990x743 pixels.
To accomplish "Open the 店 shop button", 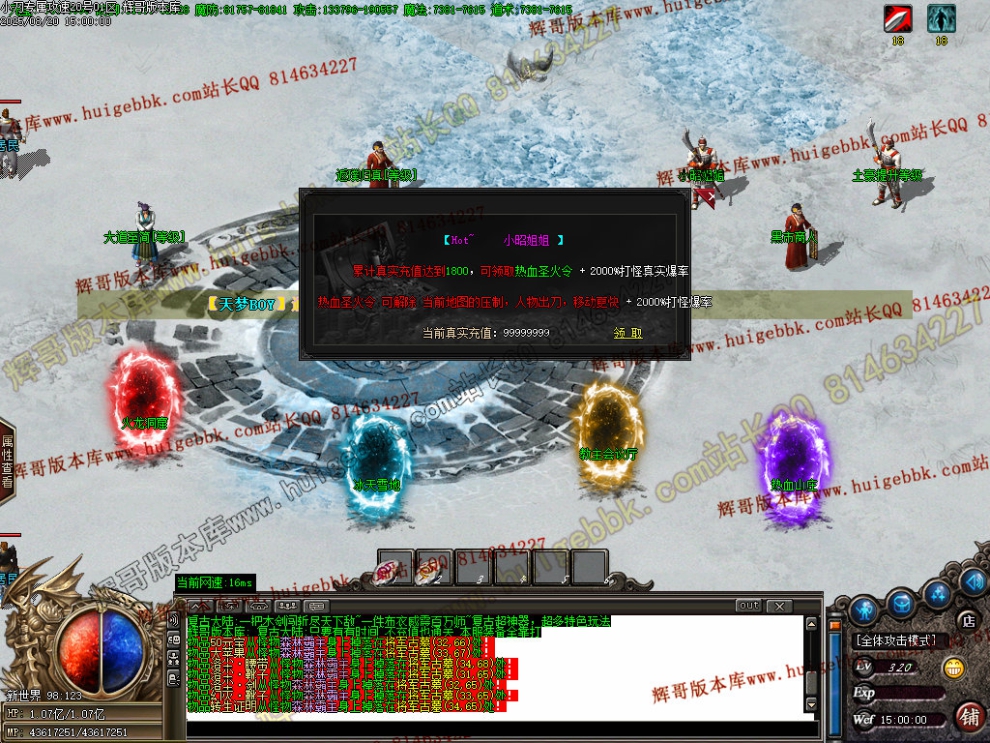I will pyautogui.click(x=967, y=621).
